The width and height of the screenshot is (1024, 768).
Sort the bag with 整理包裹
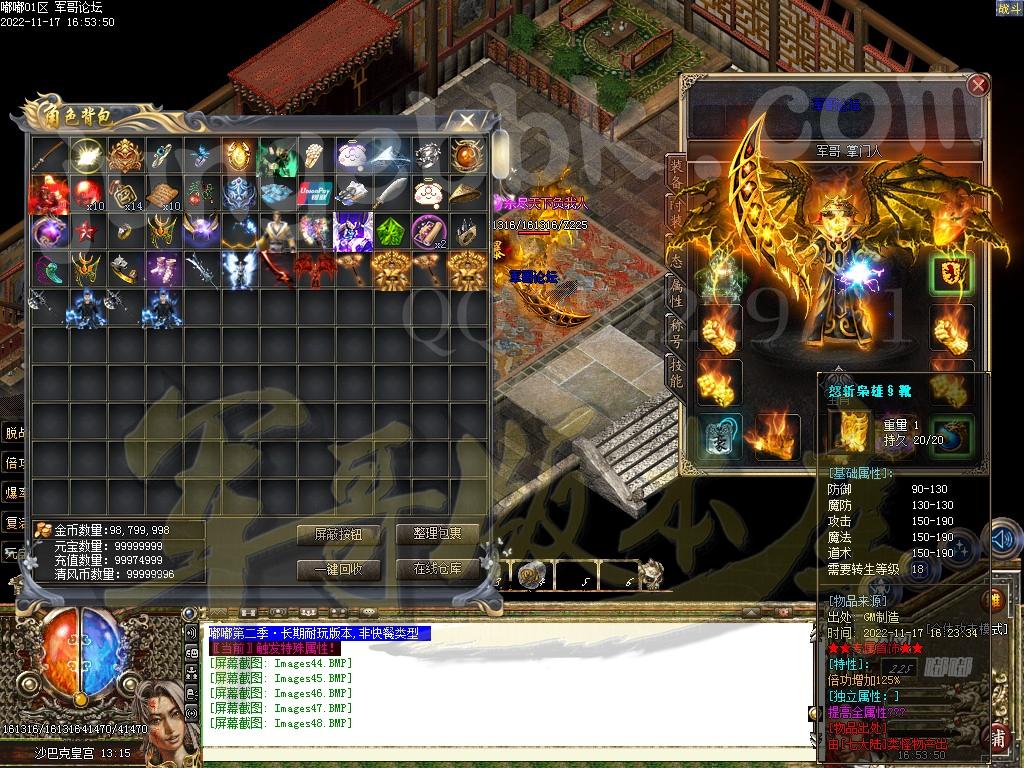click(x=437, y=535)
